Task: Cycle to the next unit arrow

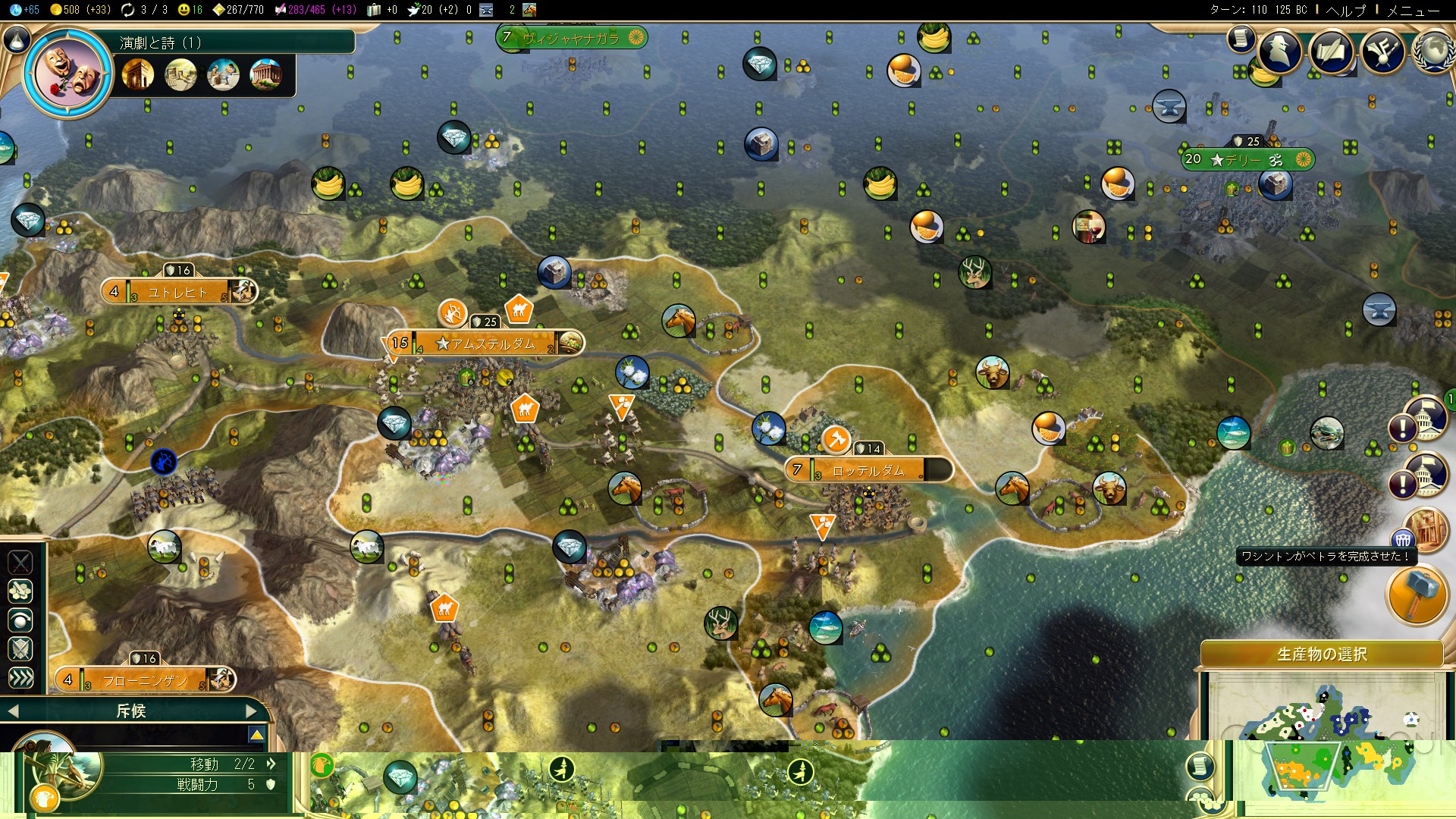Action: (252, 711)
